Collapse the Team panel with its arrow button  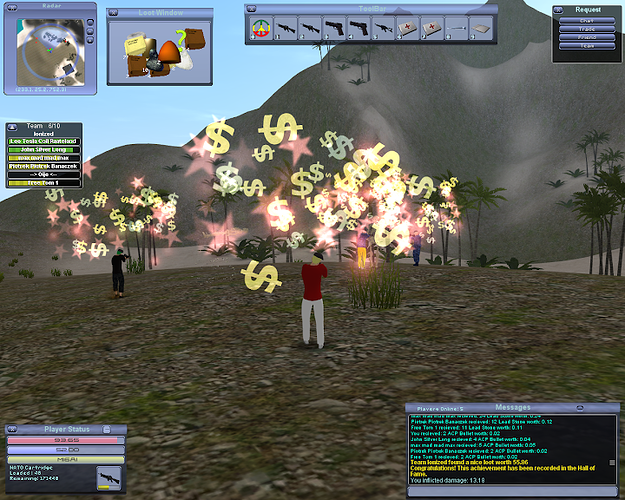tap(10, 127)
